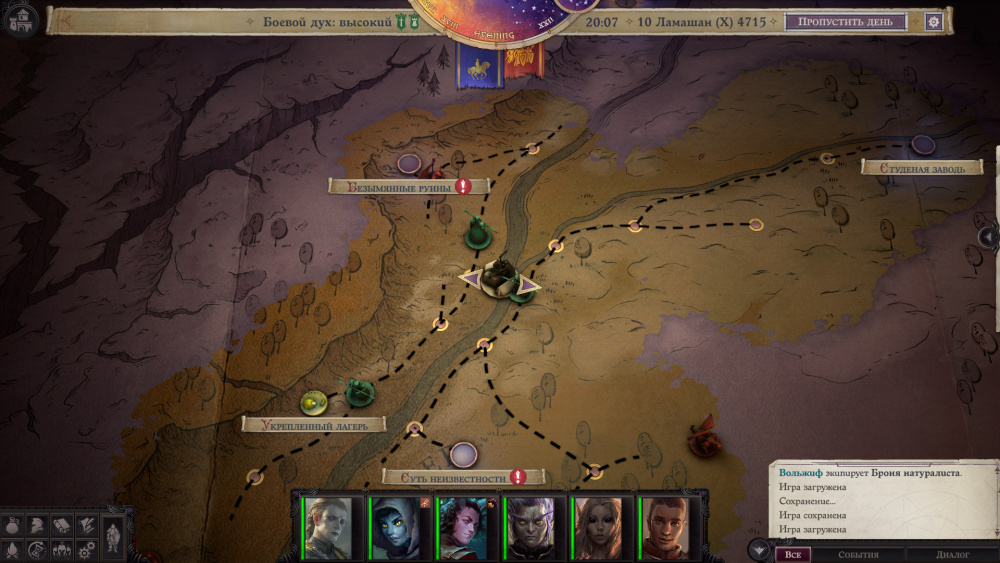
Task: Click the "Пропустить день" button
Action: 845,21
